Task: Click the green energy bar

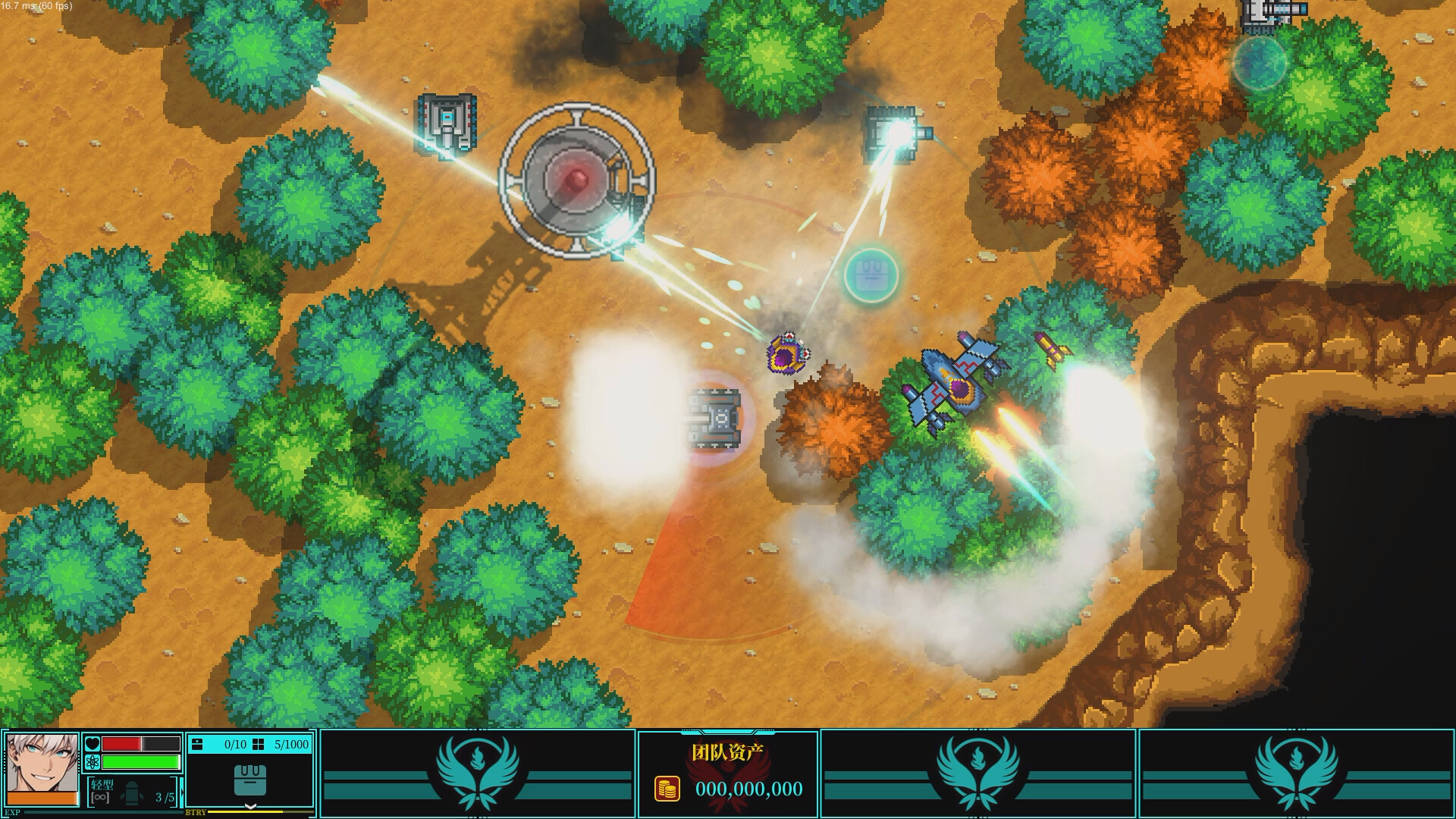Action: [140, 762]
